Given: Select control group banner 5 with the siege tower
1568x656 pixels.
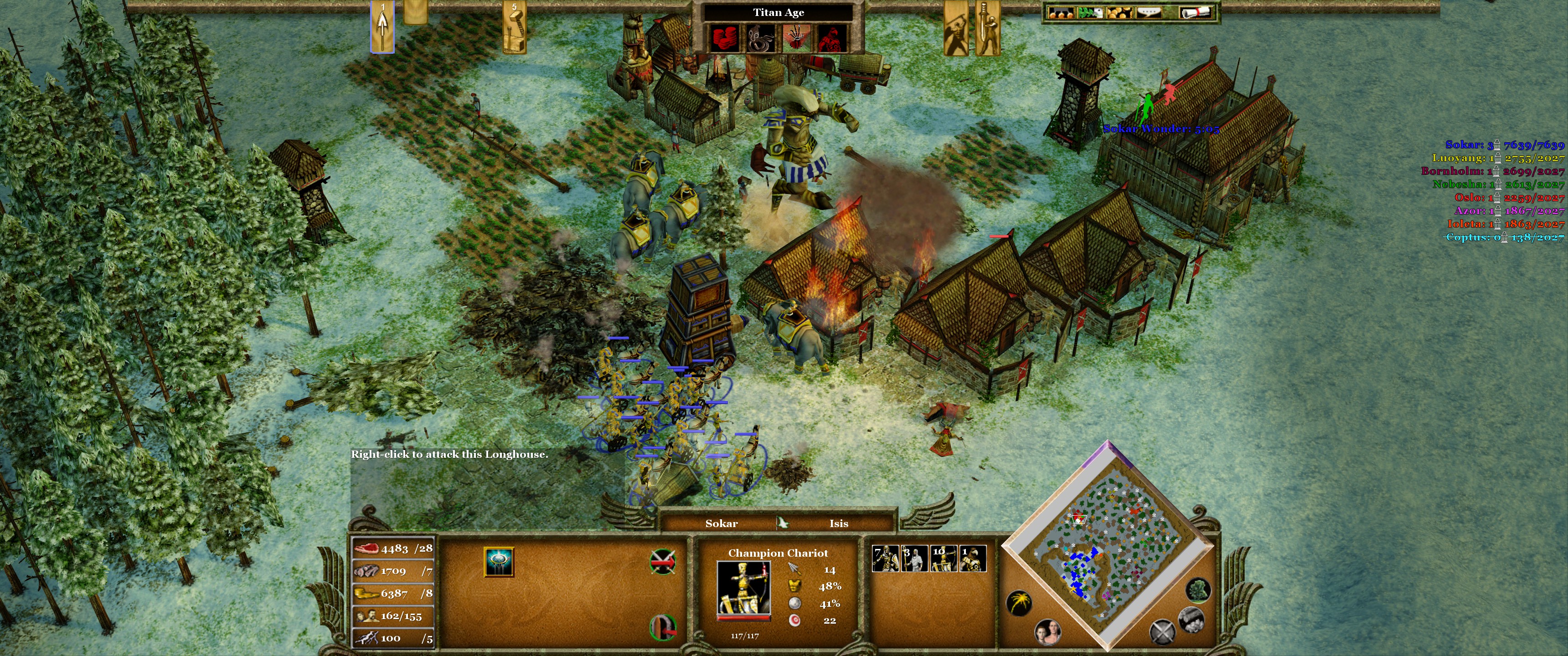Looking at the screenshot, I should [514, 27].
